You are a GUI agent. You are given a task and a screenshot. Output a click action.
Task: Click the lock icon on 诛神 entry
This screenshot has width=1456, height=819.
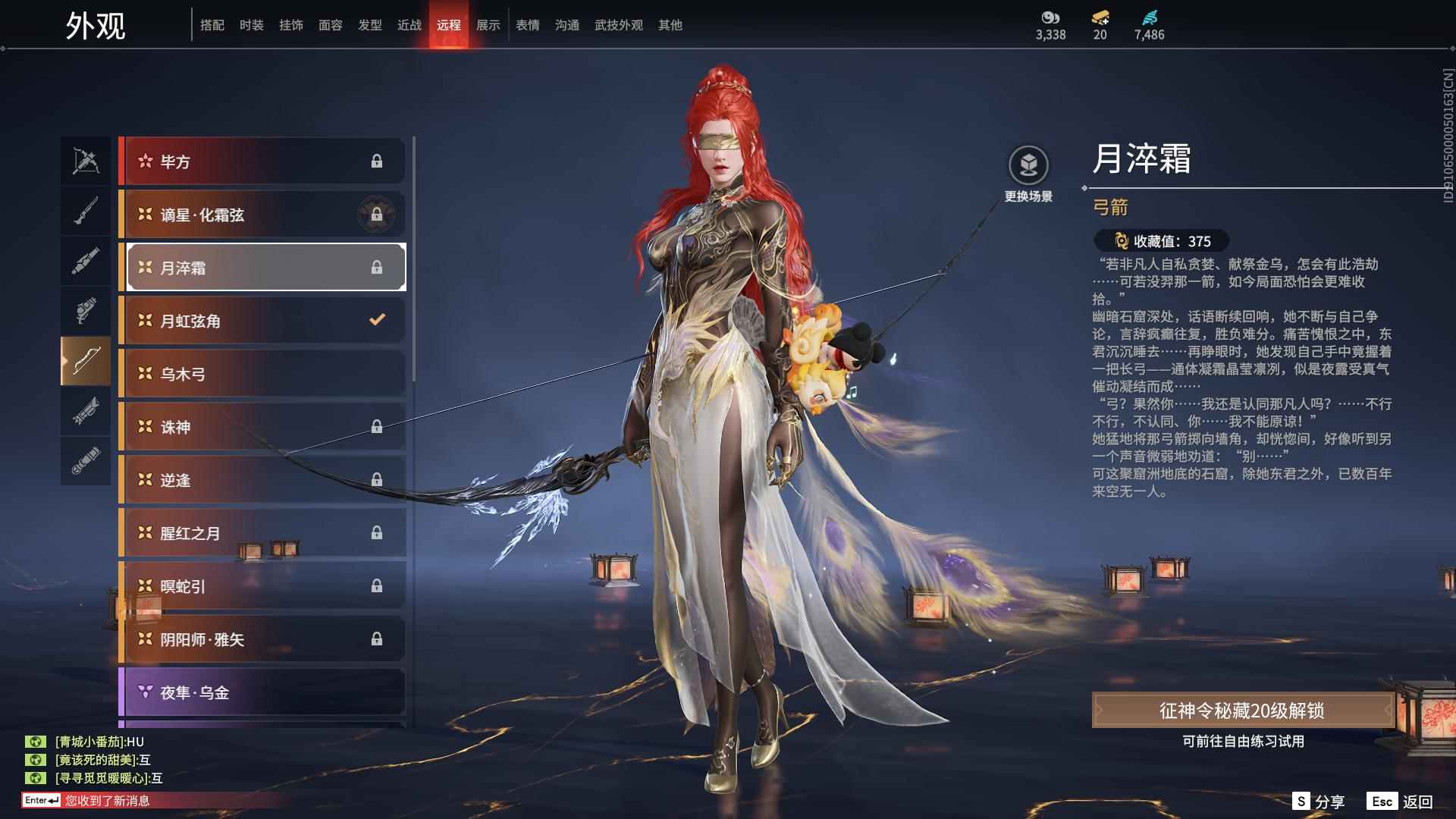(x=377, y=427)
